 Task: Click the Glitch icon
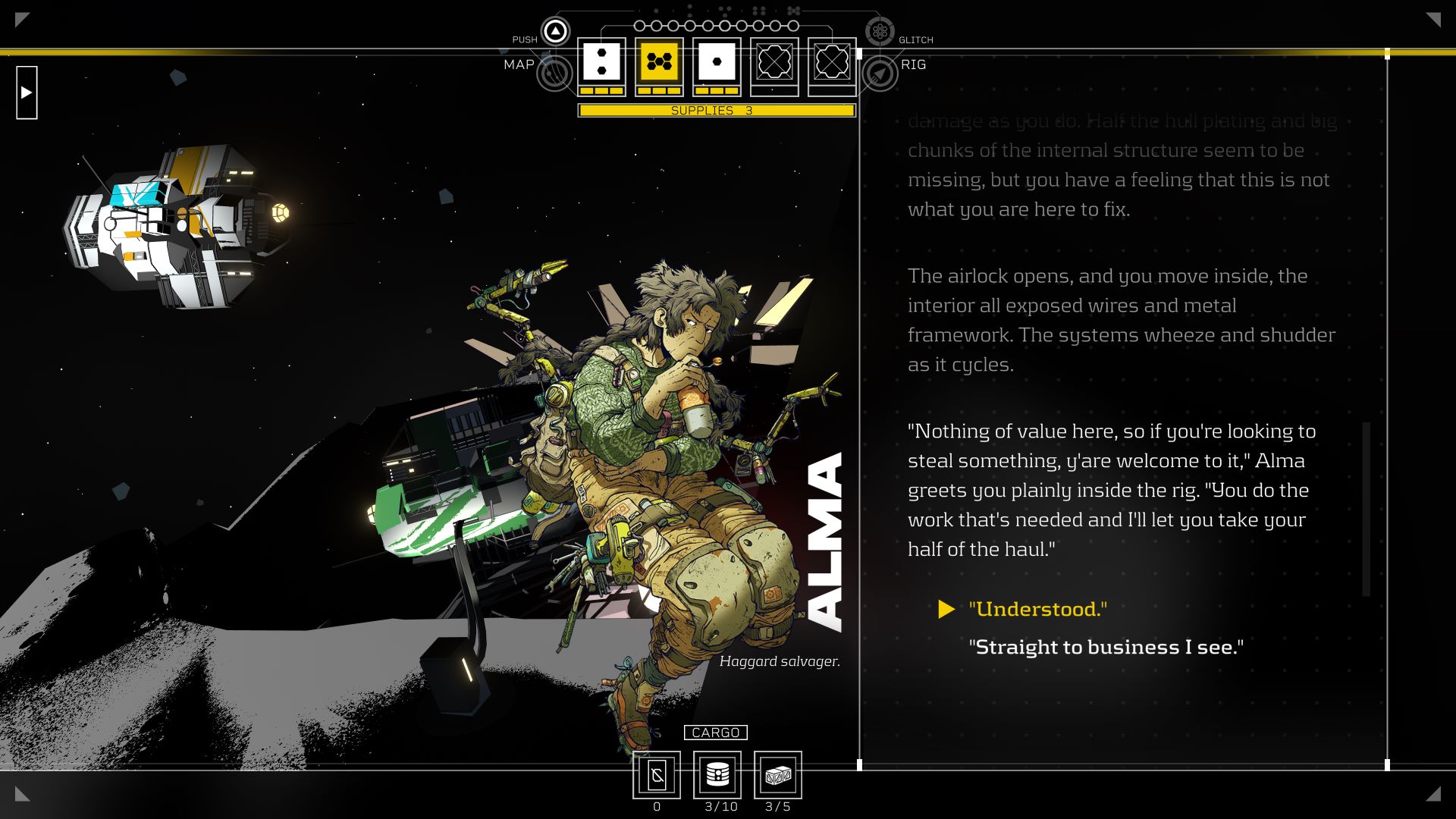[880, 32]
